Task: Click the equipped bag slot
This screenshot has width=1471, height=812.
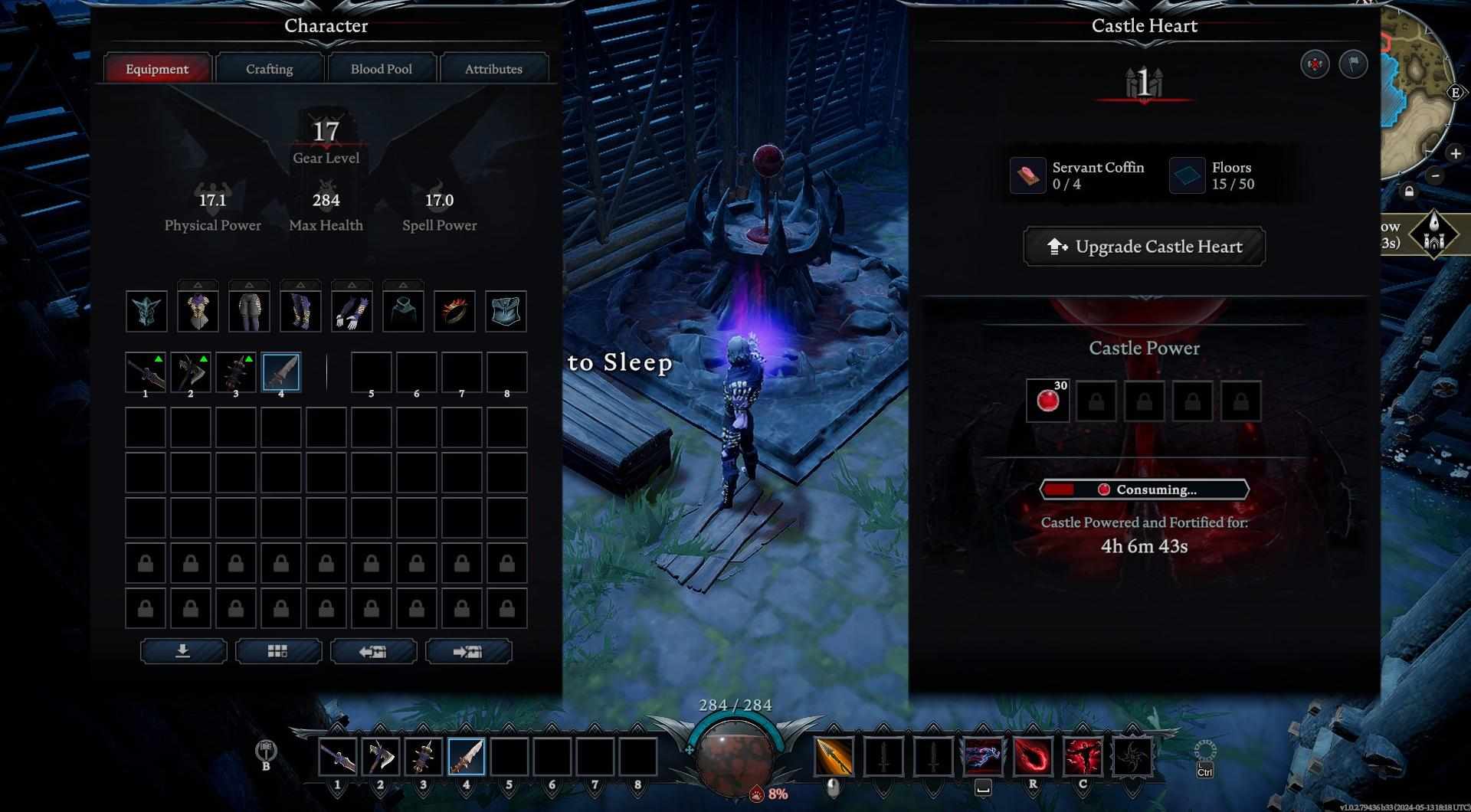Action: click(x=506, y=311)
